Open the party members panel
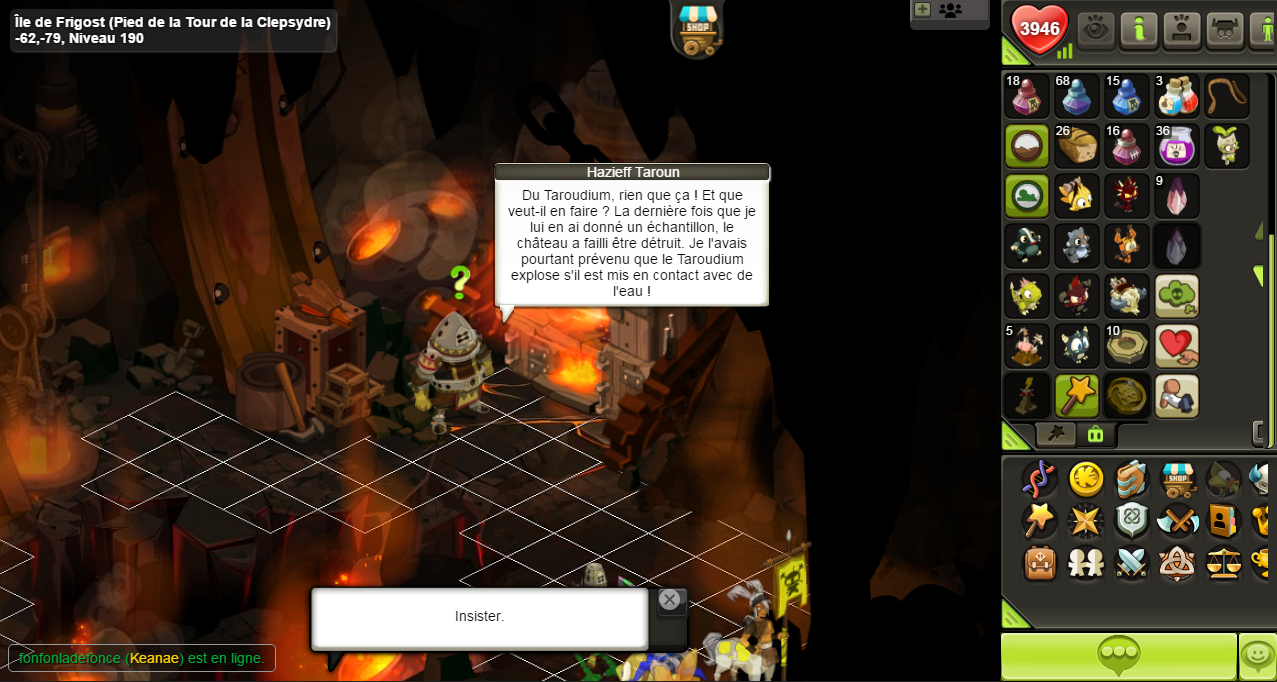This screenshot has width=1277, height=682. (x=950, y=11)
